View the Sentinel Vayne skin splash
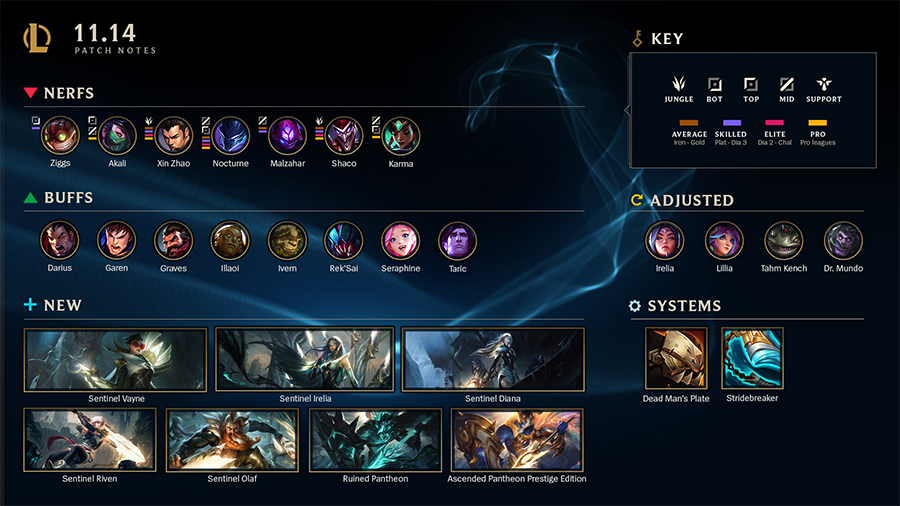 pos(115,359)
